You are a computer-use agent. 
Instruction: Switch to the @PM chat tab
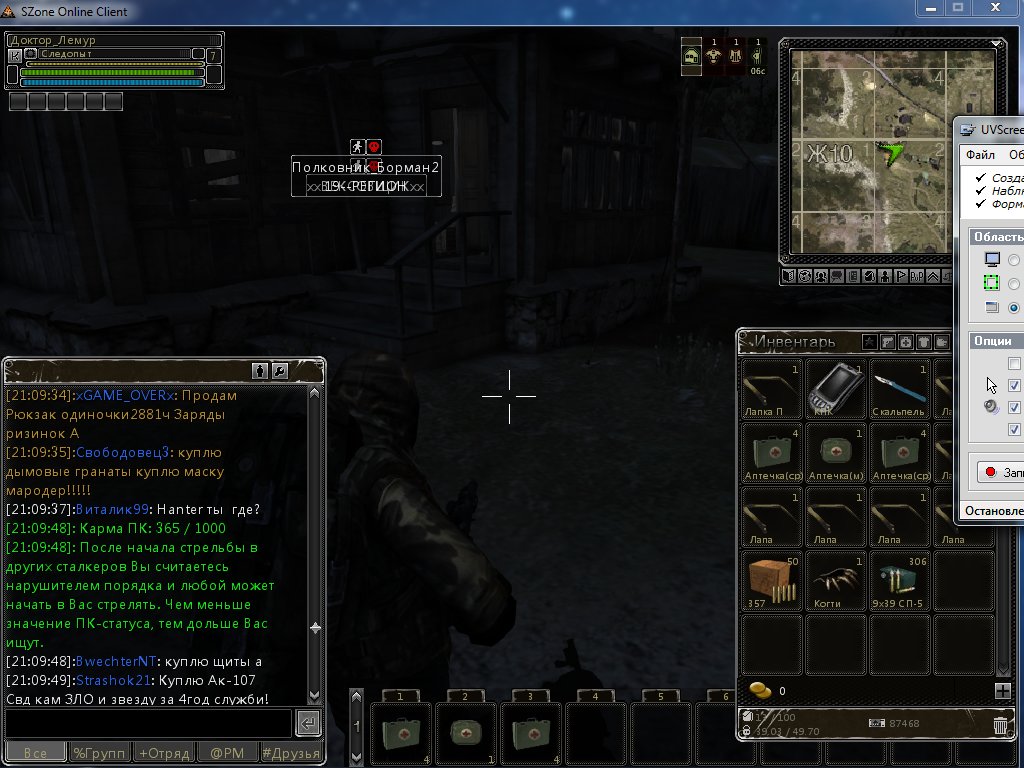pos(226,753)
